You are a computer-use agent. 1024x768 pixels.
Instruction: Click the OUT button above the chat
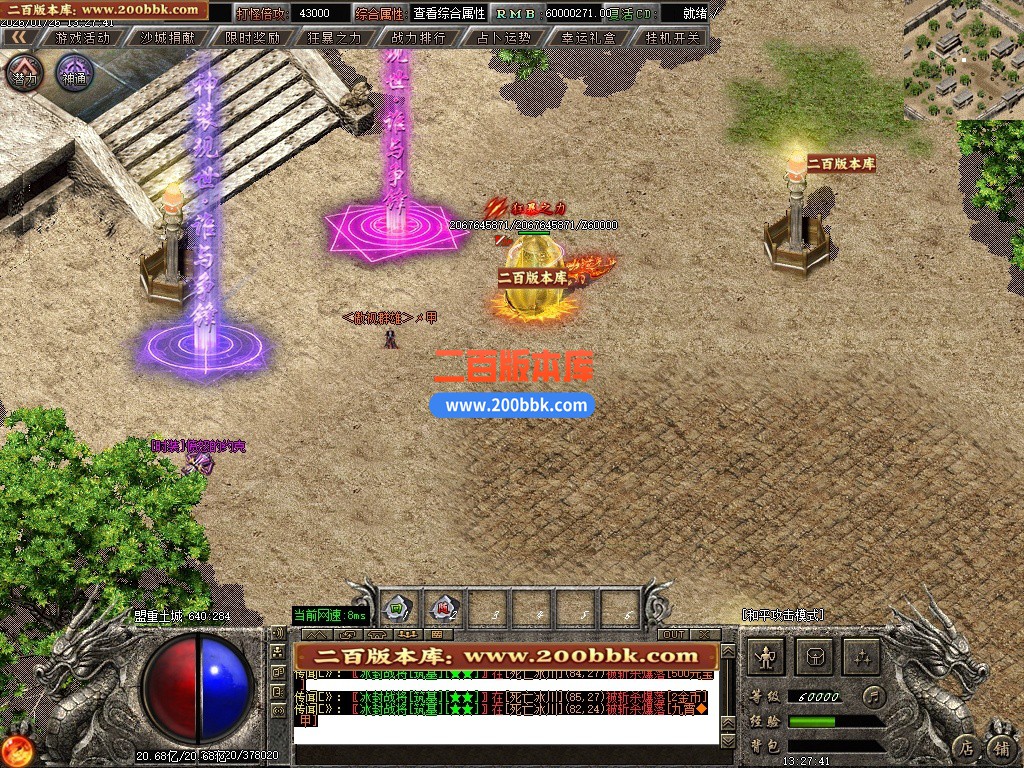673,634
